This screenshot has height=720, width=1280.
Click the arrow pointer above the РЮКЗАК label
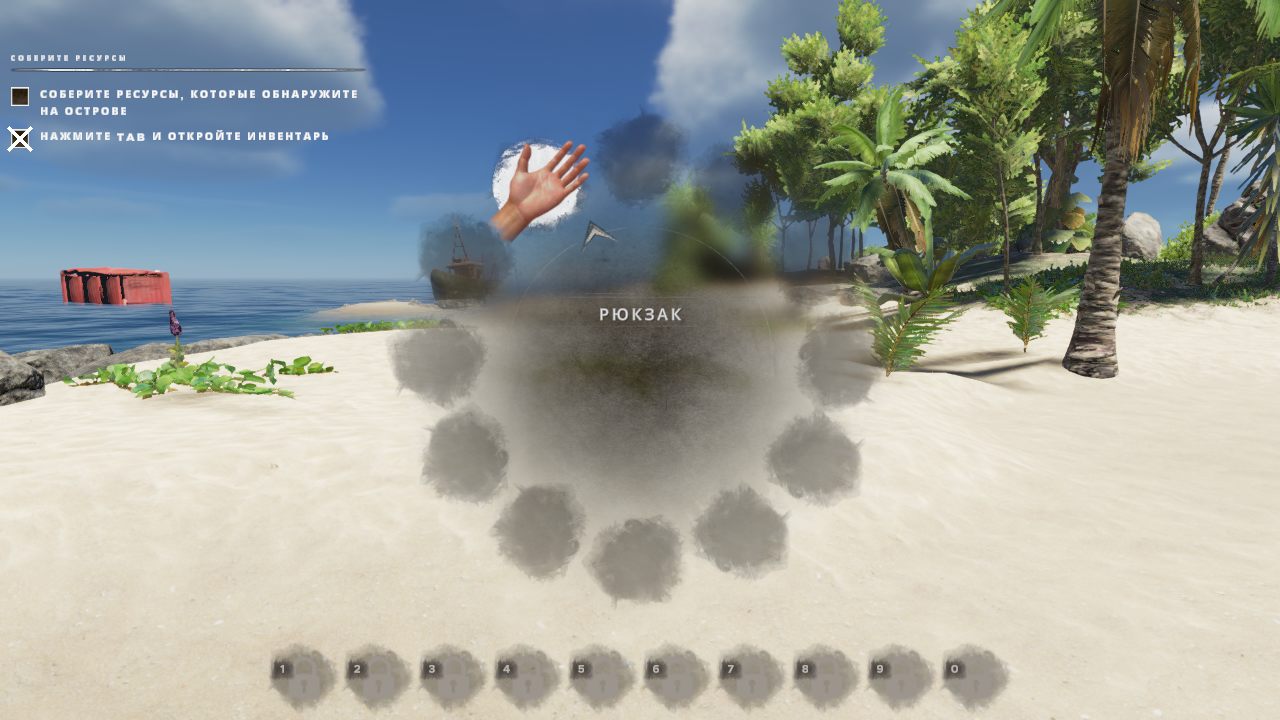coord(595,236)
